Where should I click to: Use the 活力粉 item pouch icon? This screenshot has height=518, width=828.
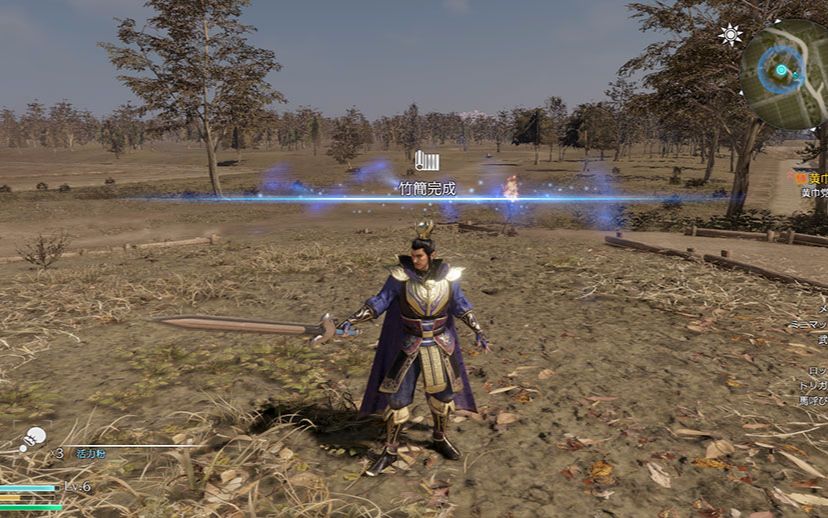tap(33, 437)
